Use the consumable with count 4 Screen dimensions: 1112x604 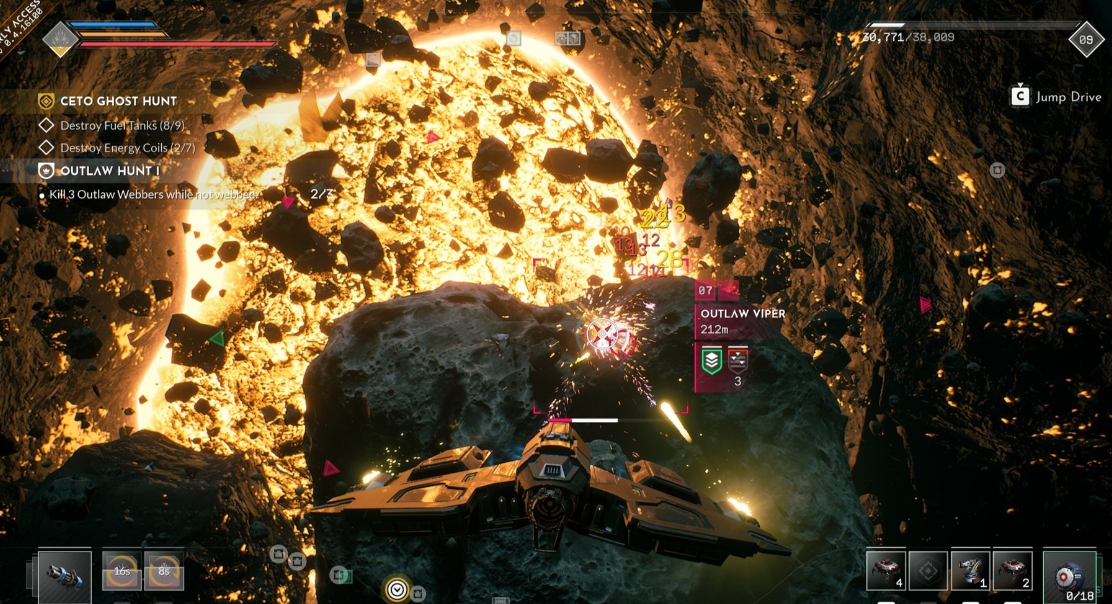[886, 570]
